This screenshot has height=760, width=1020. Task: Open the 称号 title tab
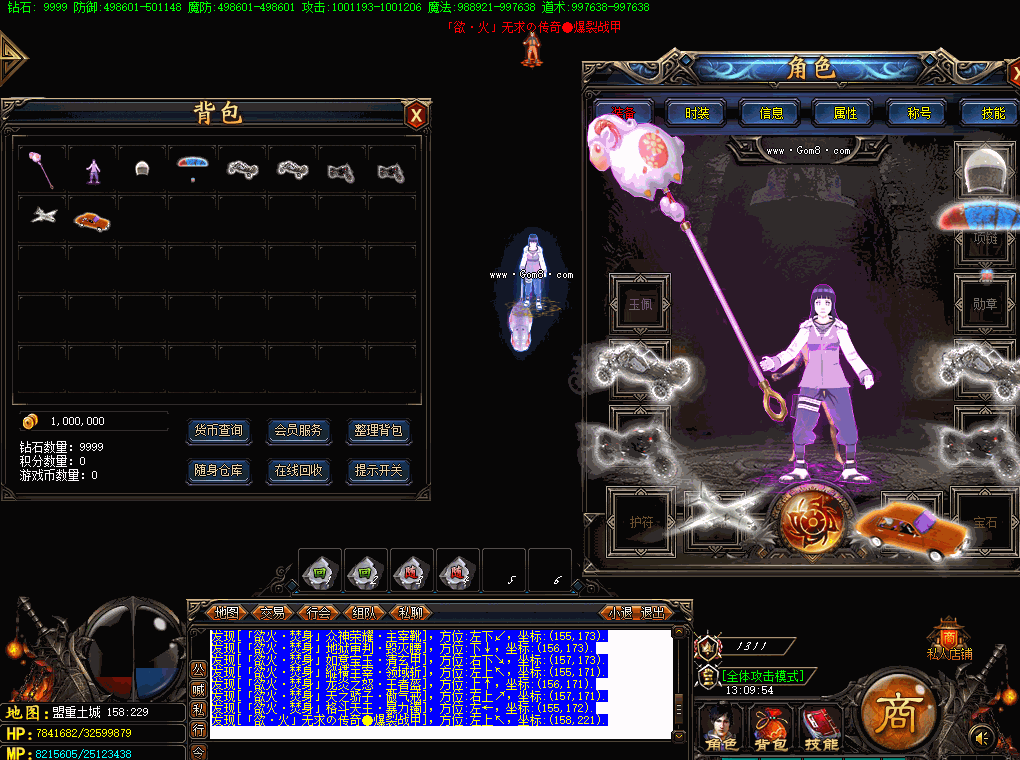919,114
